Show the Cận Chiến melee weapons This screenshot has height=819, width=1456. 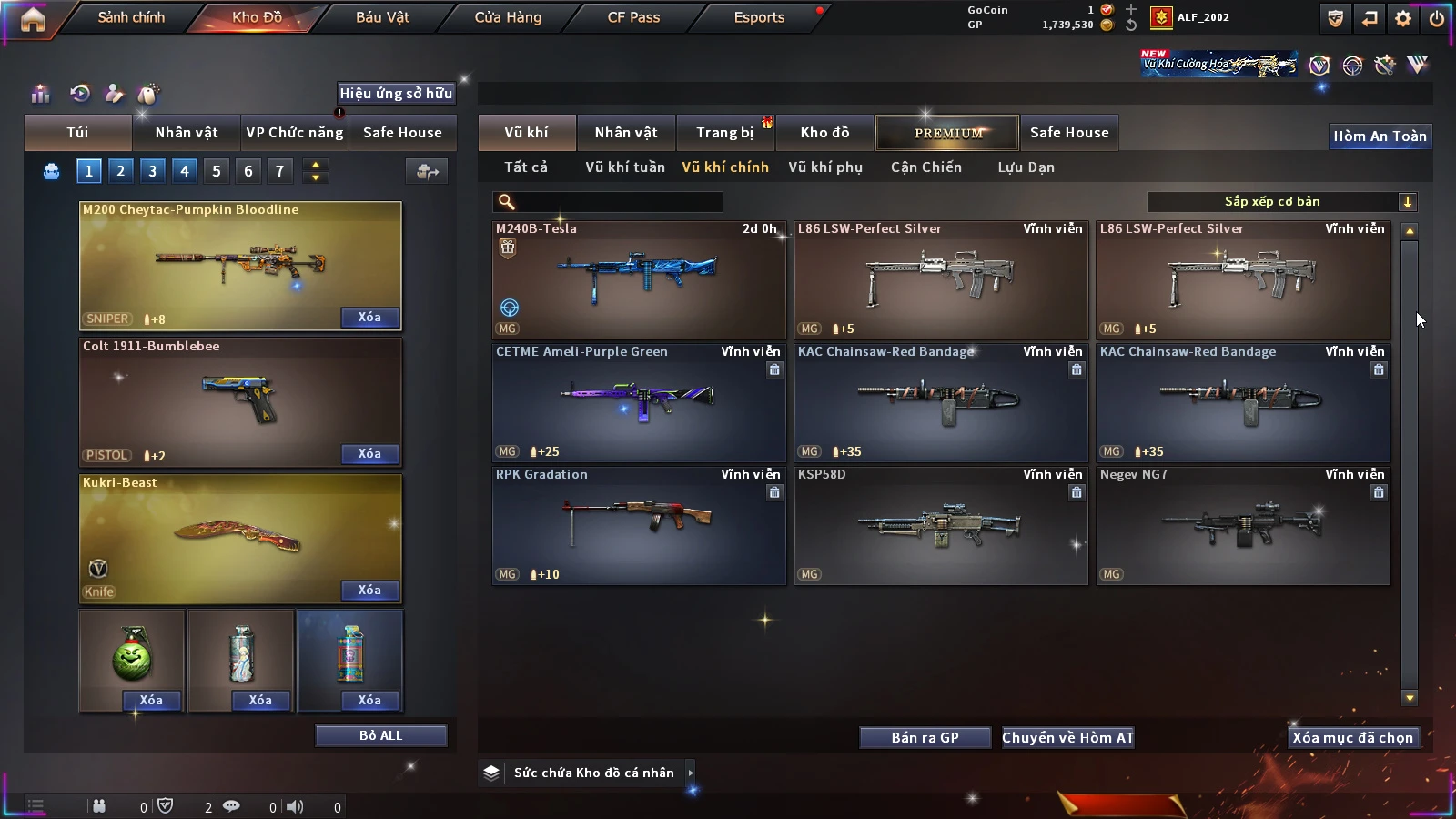point(925,167)
